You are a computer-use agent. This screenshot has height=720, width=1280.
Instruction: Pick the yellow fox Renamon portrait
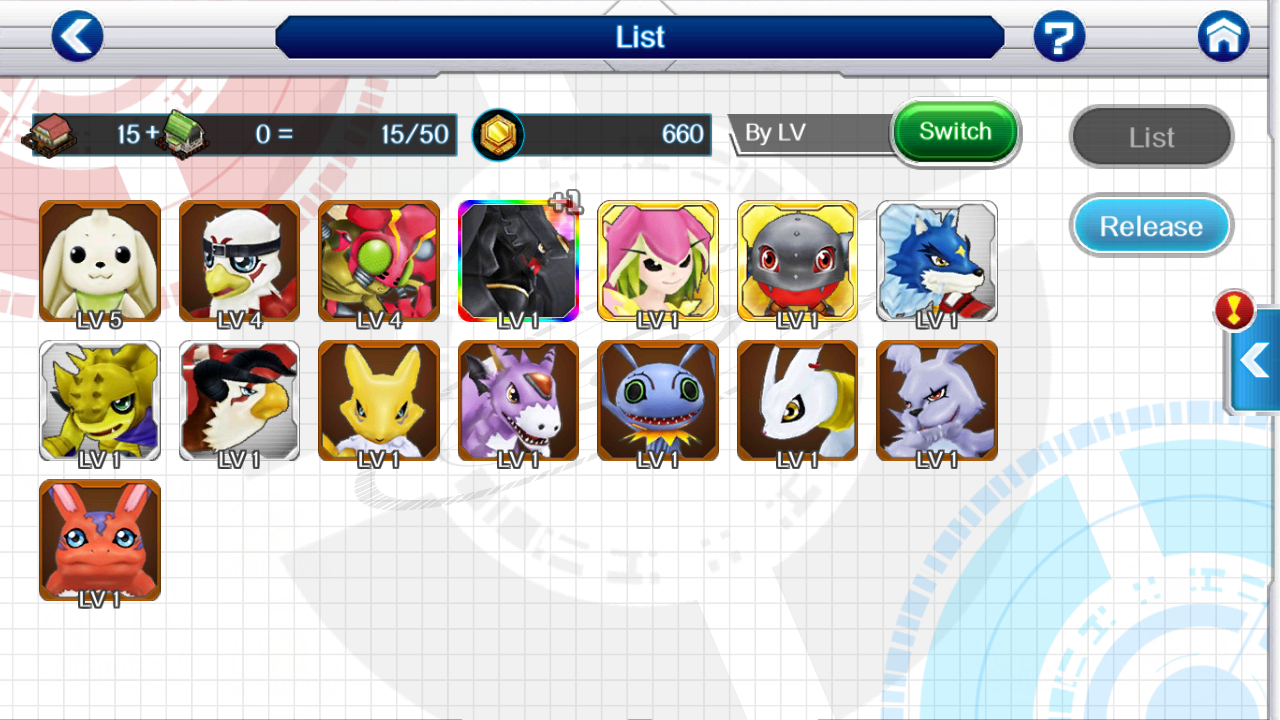(379, 400)
